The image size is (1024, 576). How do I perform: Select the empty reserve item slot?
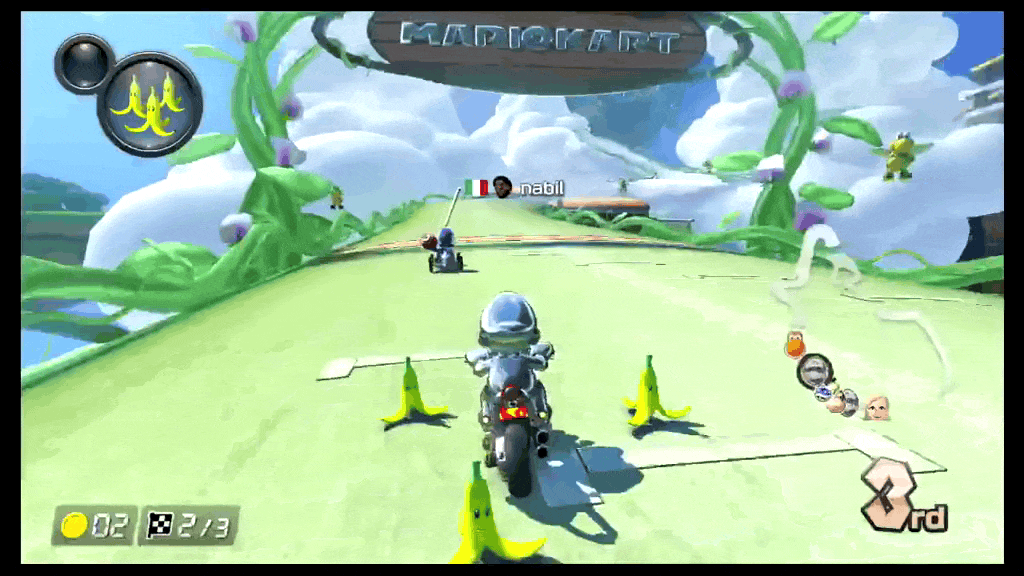84,62
